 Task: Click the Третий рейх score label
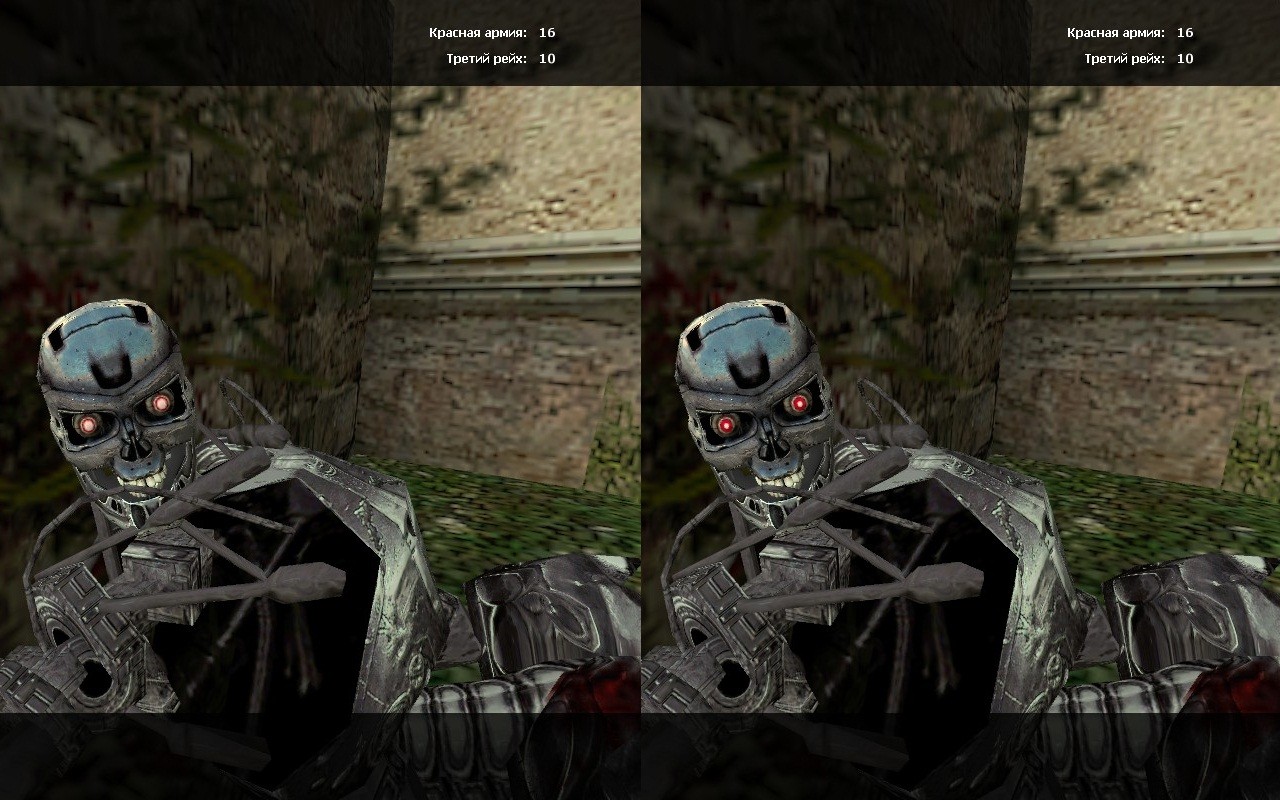pos(489,57)
